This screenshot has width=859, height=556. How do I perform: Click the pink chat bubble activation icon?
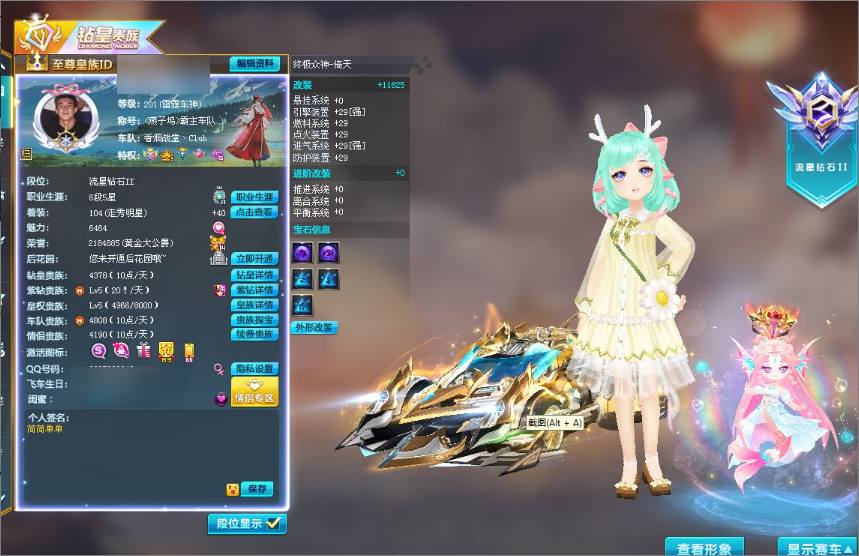[100, 350]
